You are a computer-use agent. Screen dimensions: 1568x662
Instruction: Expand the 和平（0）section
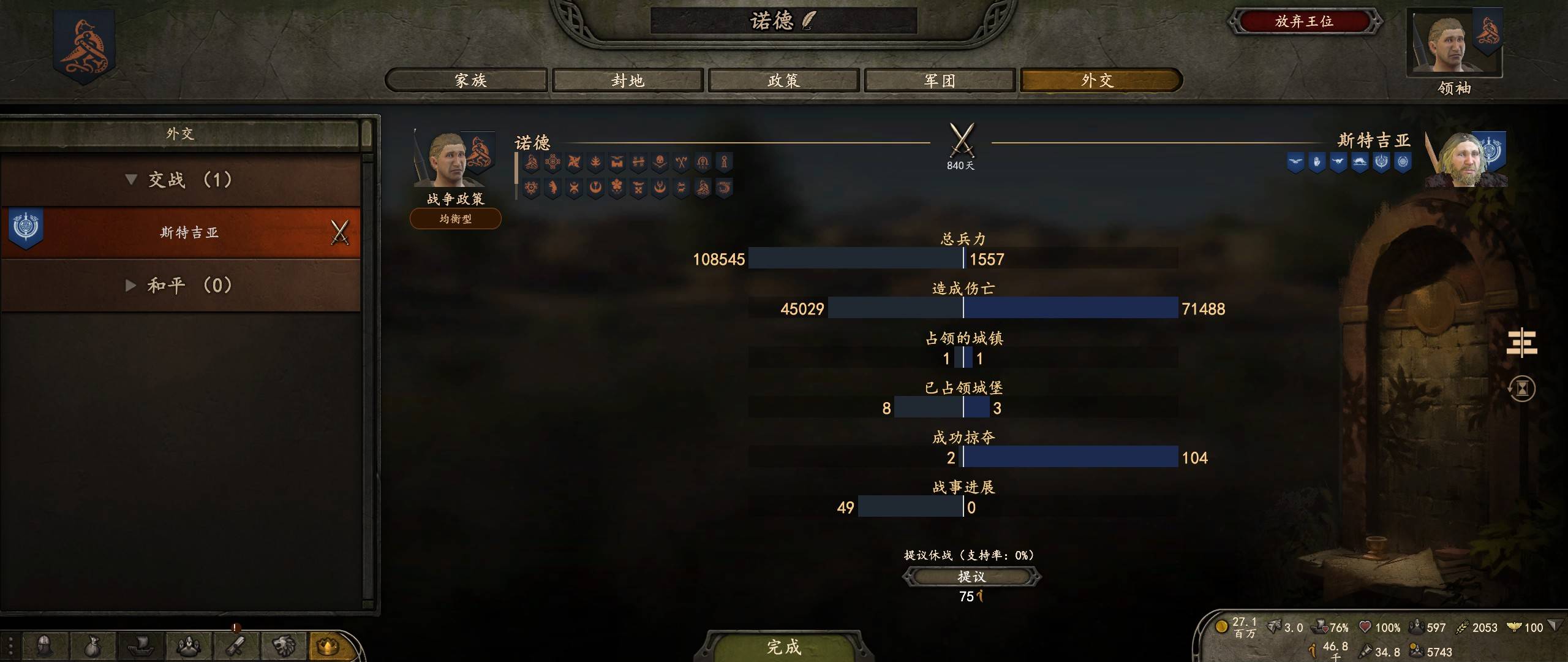[131, 284]
